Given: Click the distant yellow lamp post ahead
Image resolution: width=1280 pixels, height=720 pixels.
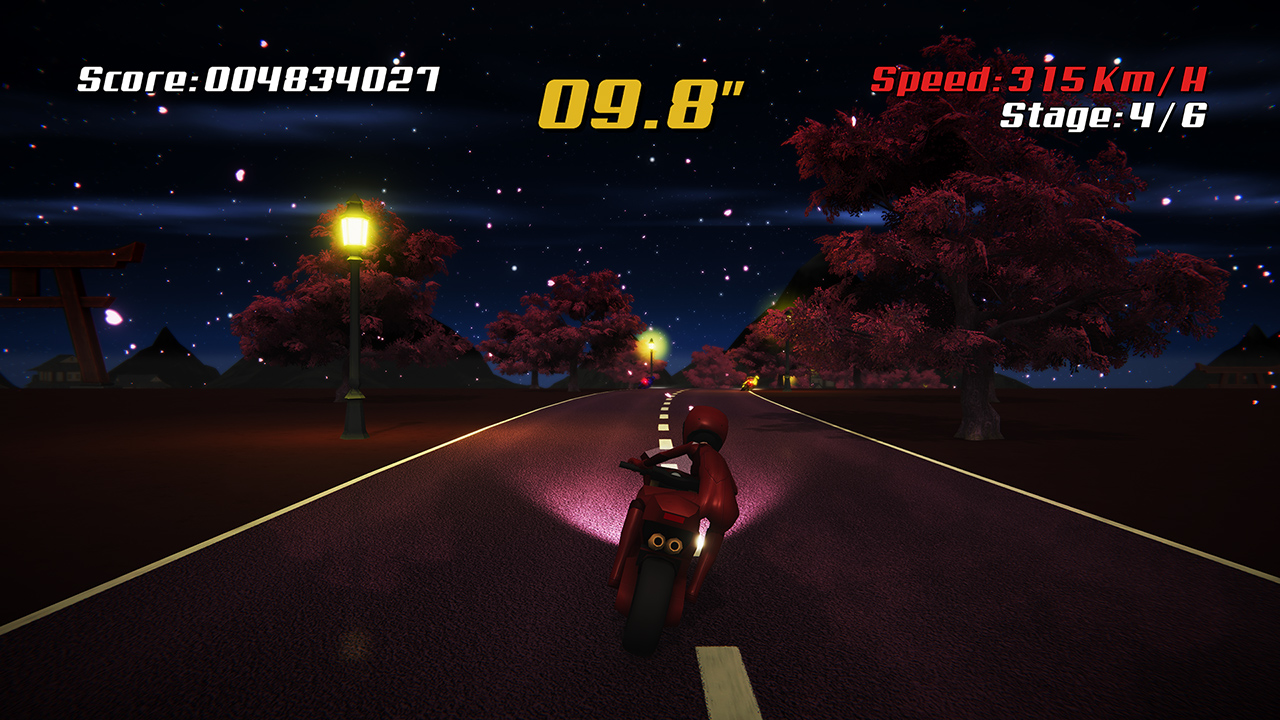Looking at the screenshot, I should (650, 345).
